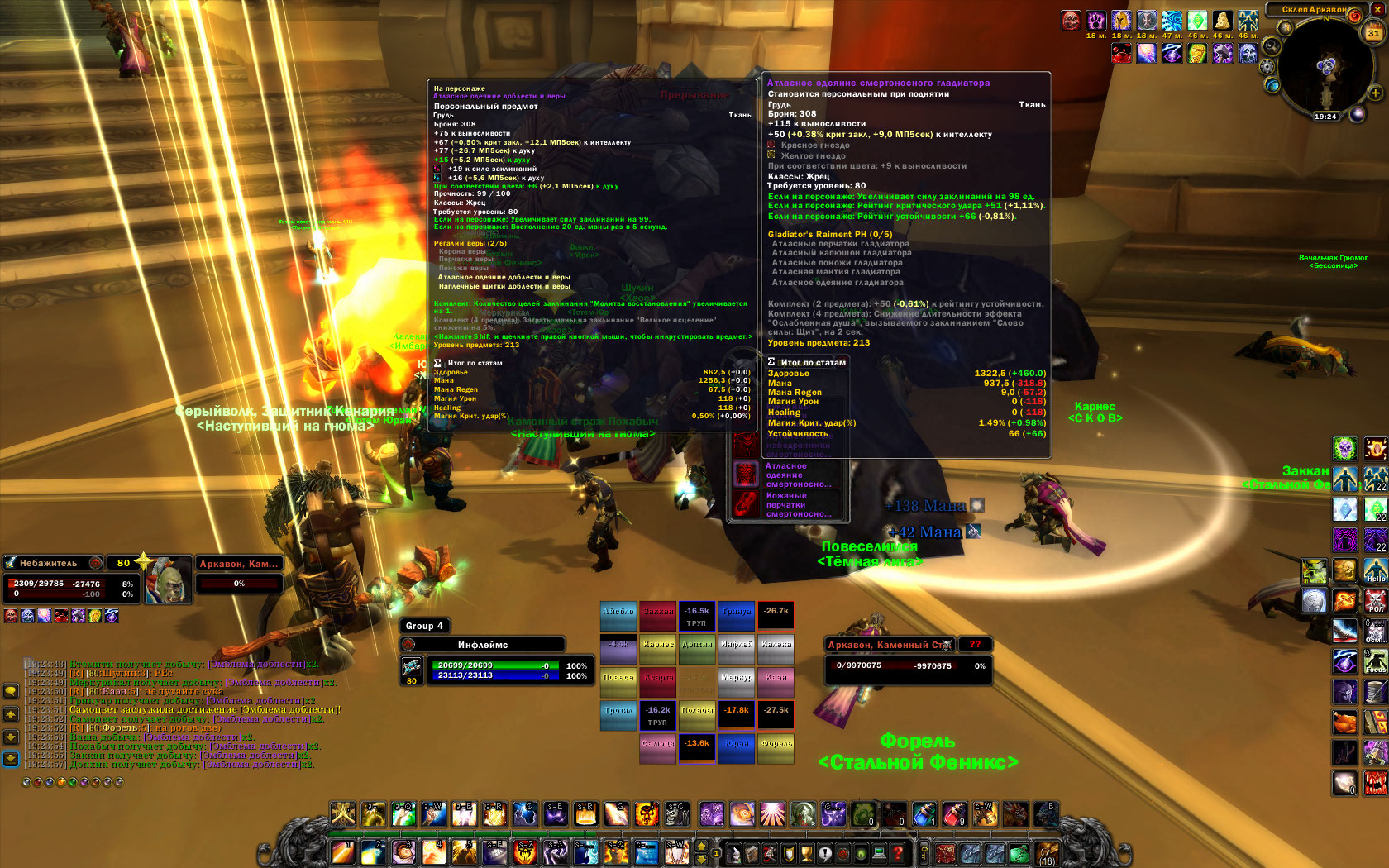Select the Аркавон, Каменный Страж target frame
Screen dimensions: 1389x868
tap(890, 645)
